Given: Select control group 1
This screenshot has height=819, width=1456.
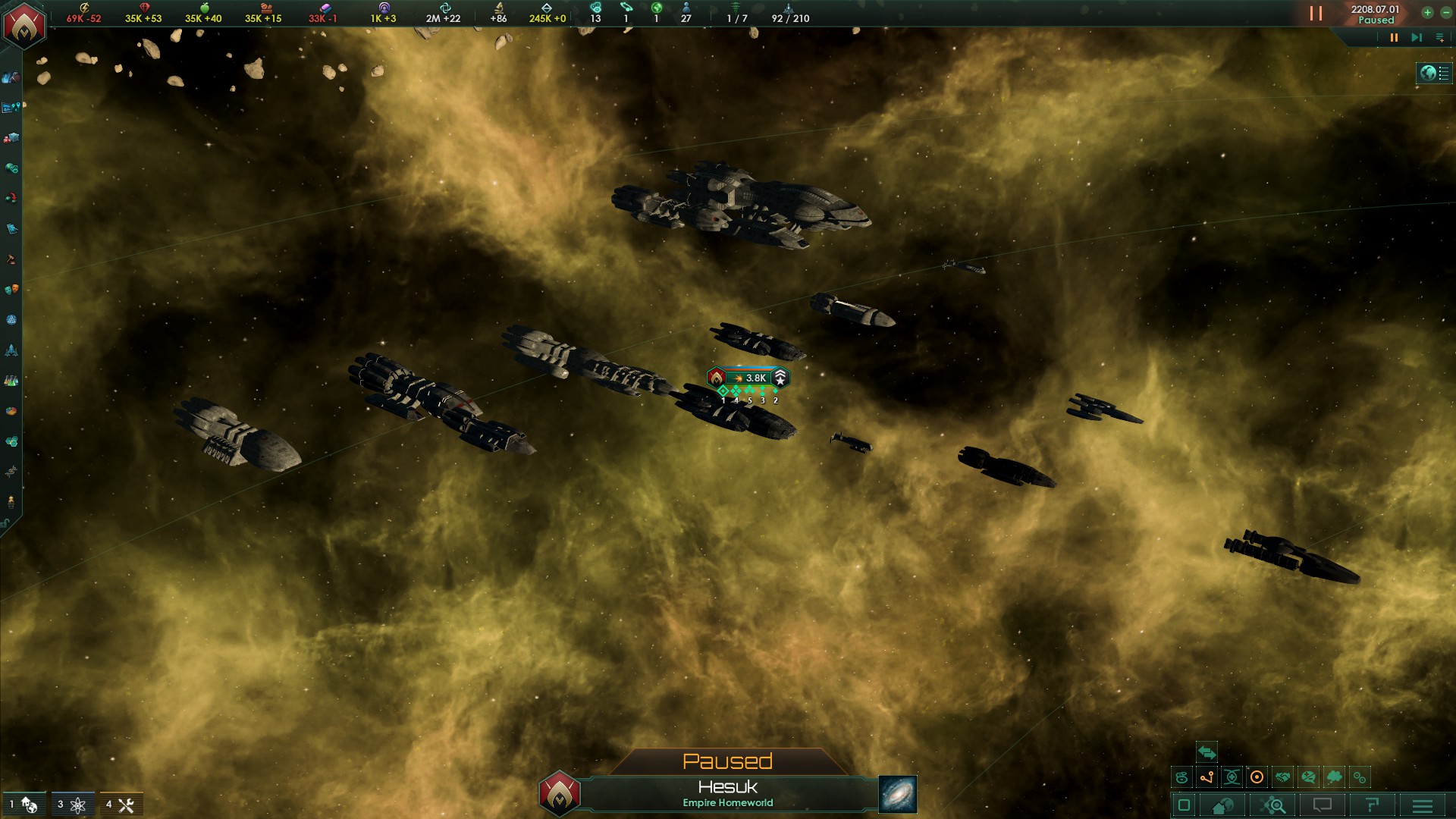Looking at the screenshot, I should click(23, 805).
